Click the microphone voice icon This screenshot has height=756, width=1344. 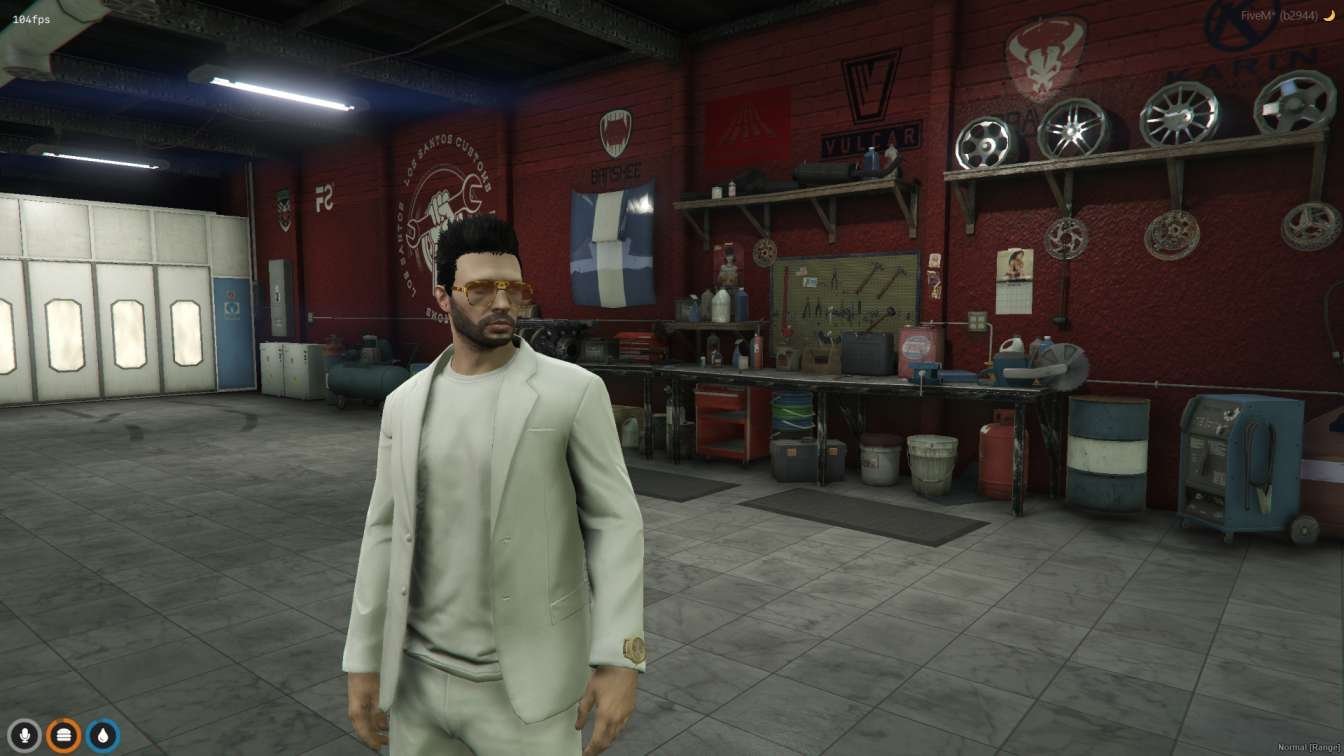point(24,736)
